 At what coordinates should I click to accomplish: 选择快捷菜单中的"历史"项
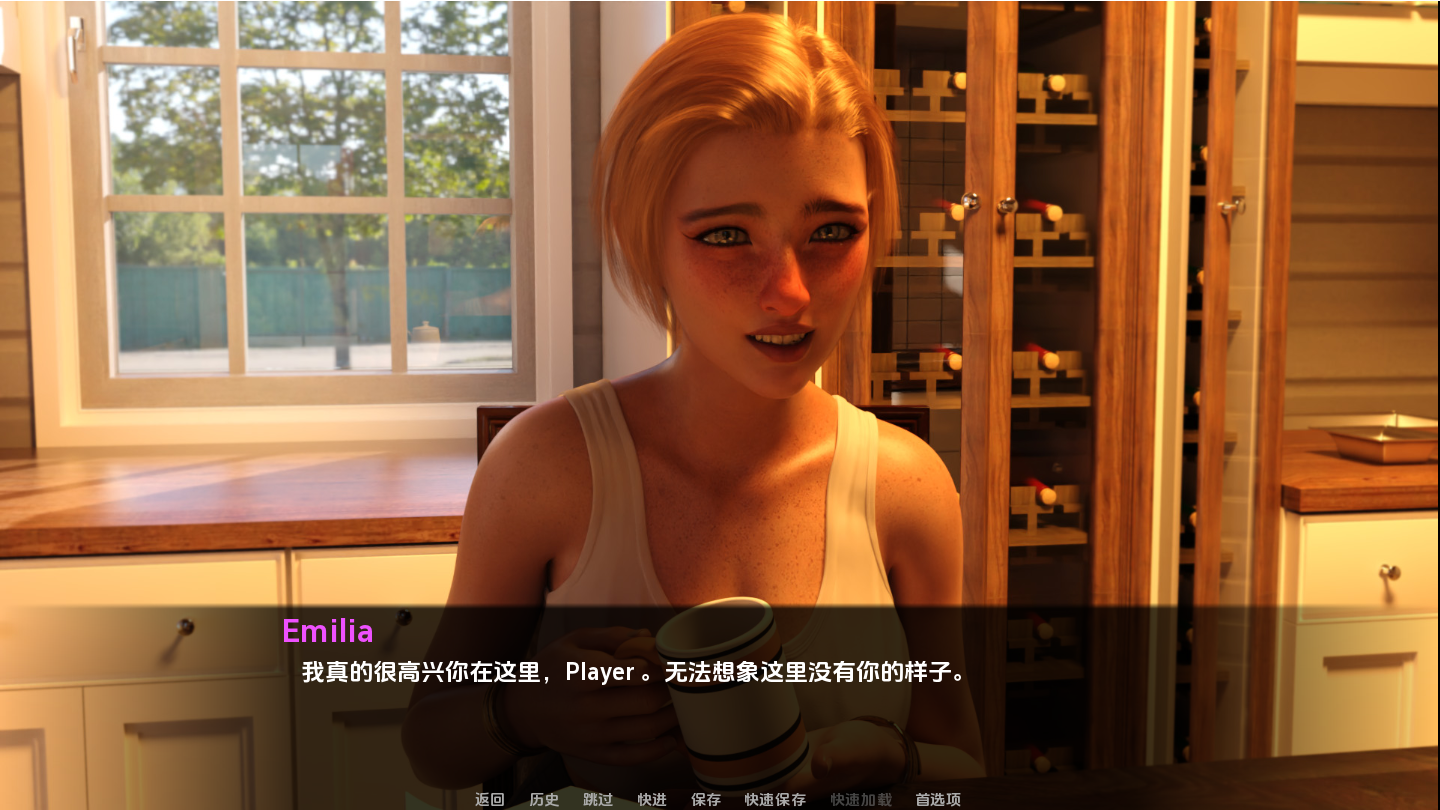(x=543, y=799)
